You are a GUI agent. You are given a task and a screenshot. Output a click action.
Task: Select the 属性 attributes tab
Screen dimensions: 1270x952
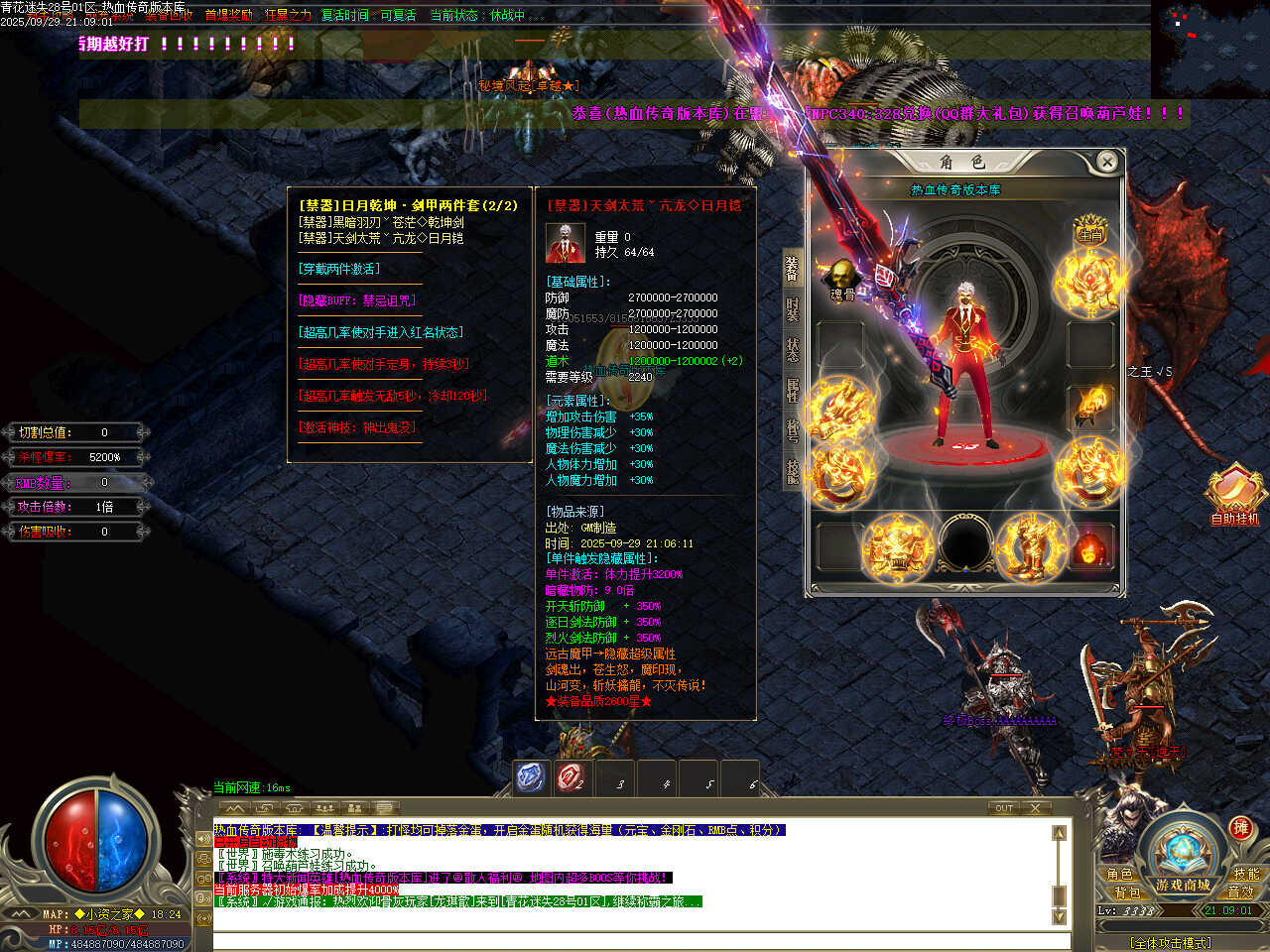793,391
